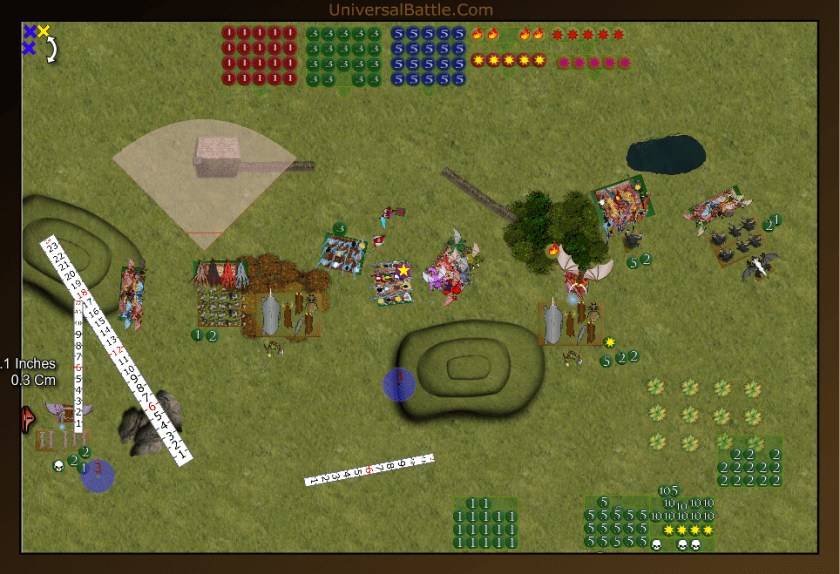Open the UniversalBattle.Com title link
840x574 pixels.
click(x=410, y=10)
